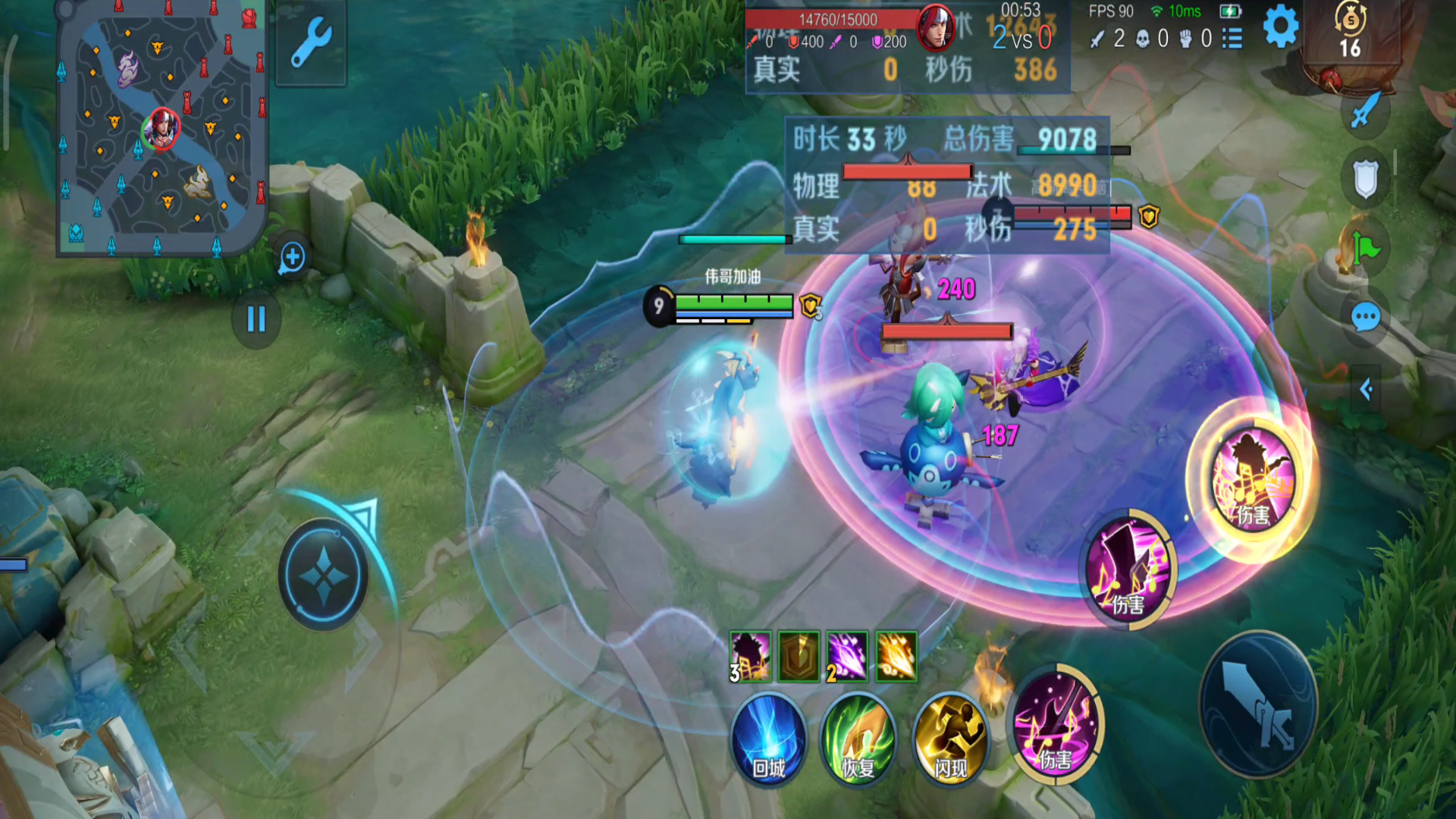
Task: Tap the magnifier plus button
Action: pyautogui.click(x=293, y=258)
